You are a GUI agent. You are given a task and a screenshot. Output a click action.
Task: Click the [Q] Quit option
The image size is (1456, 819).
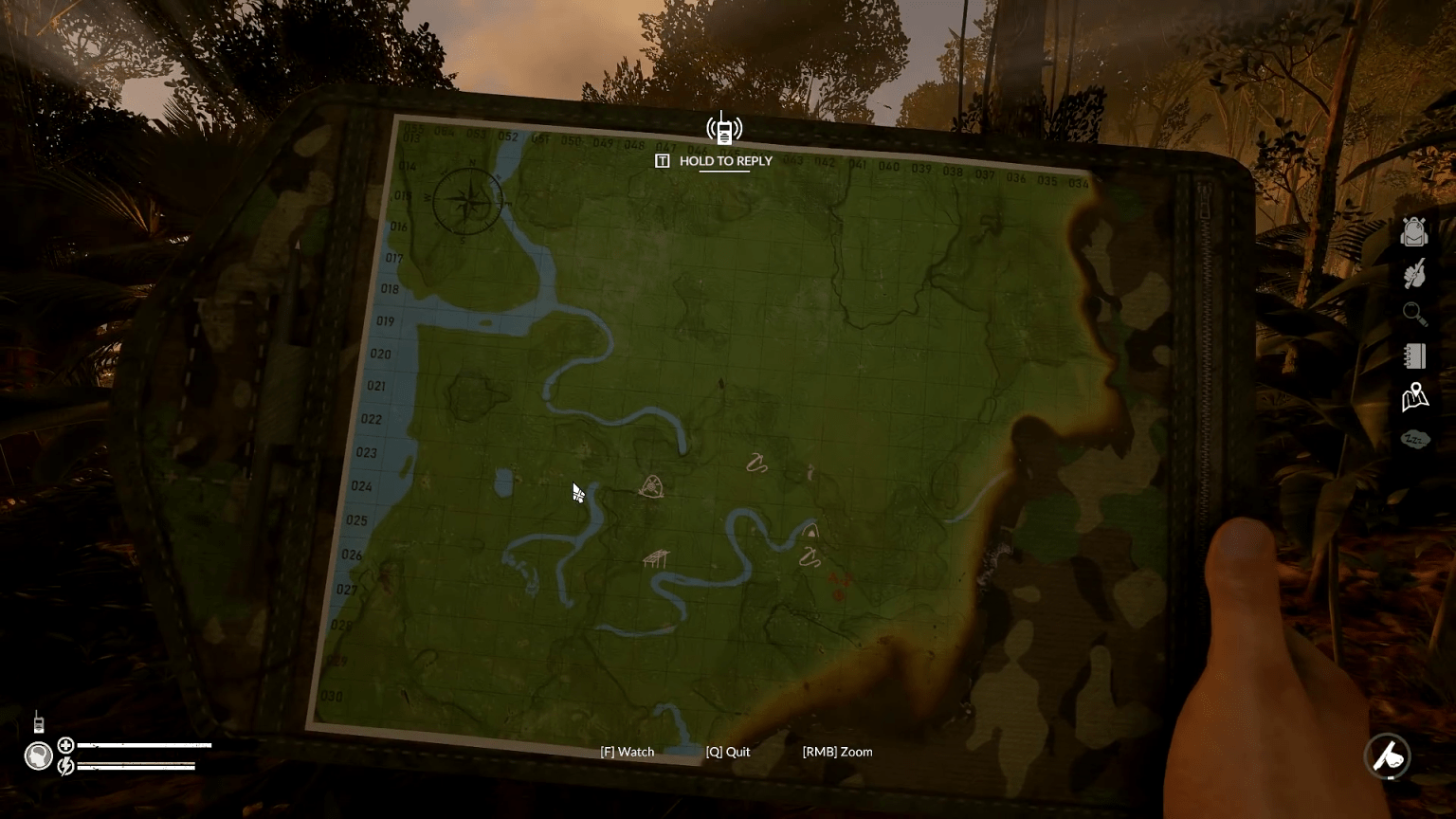pos(727,751)
